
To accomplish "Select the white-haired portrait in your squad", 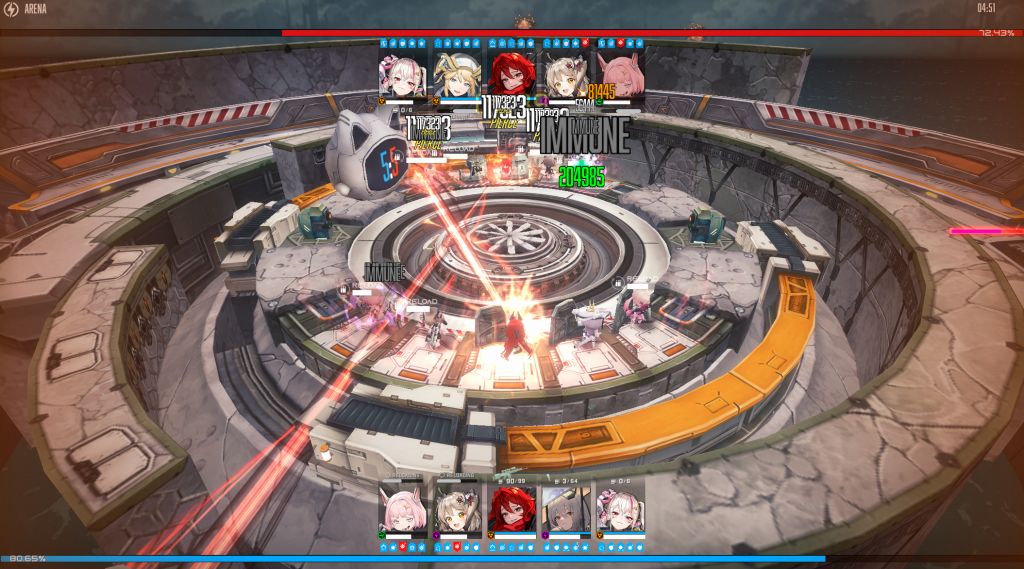I will click(620, 508).
